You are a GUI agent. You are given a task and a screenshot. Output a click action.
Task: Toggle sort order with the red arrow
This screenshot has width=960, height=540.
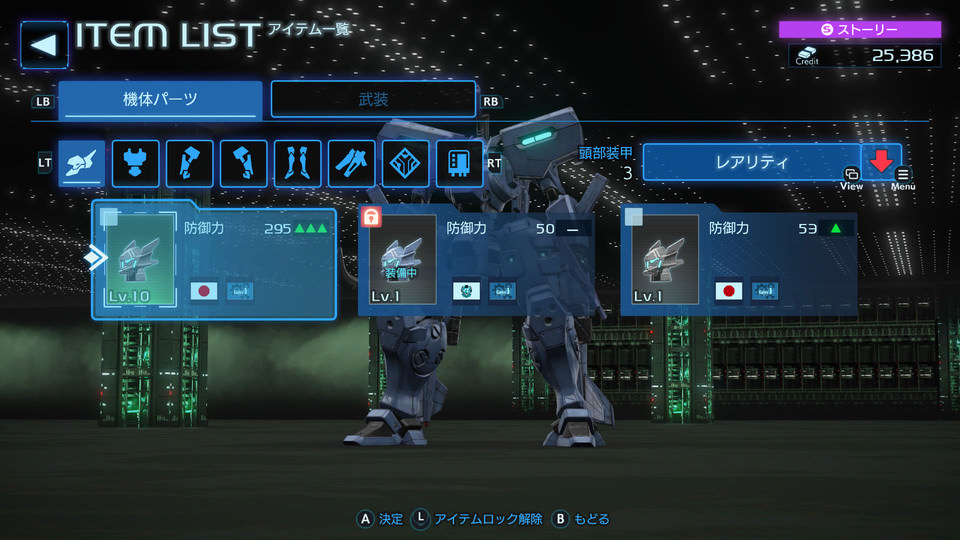point(881,160)
